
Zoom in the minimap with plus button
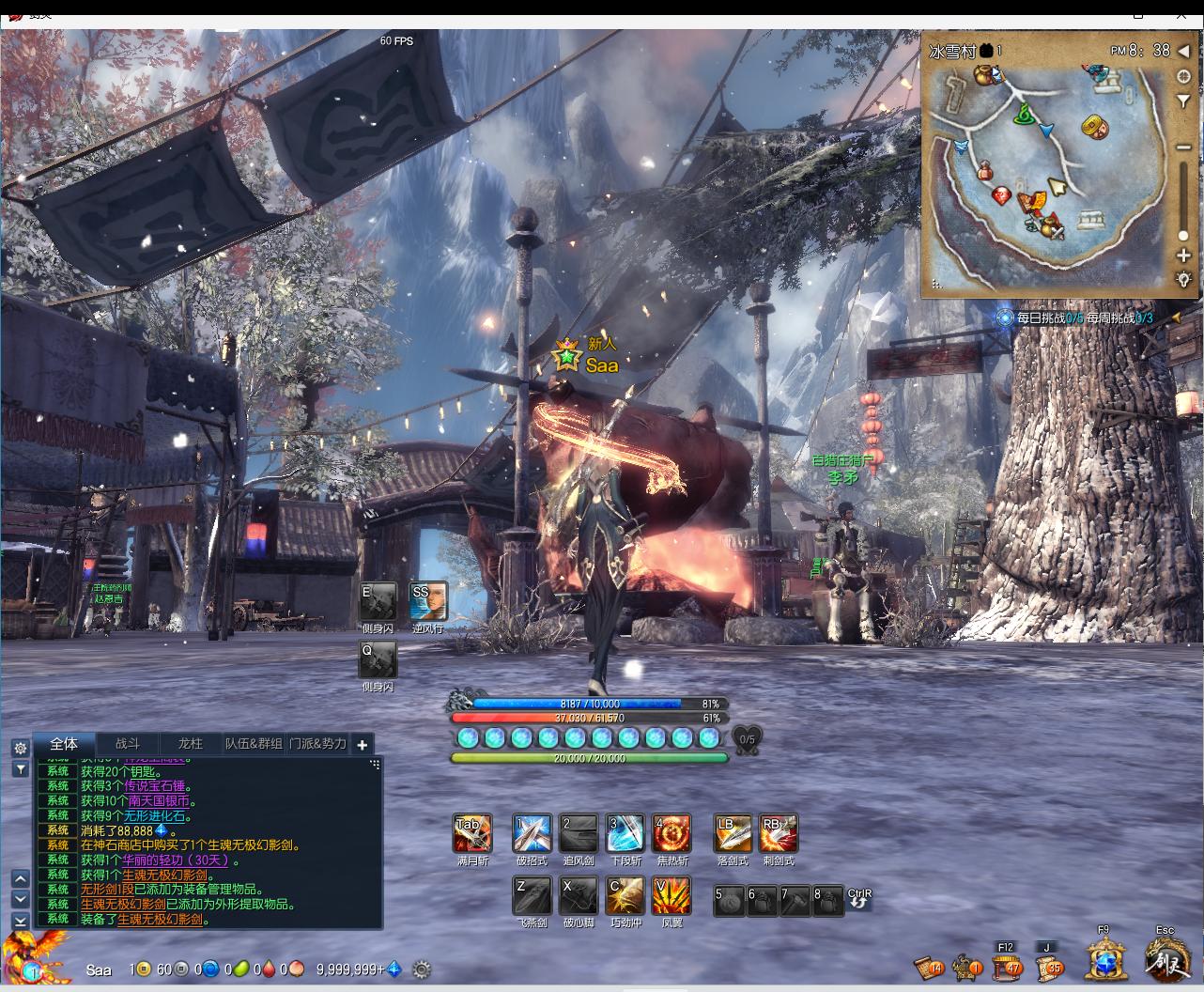click(1183, 256)
